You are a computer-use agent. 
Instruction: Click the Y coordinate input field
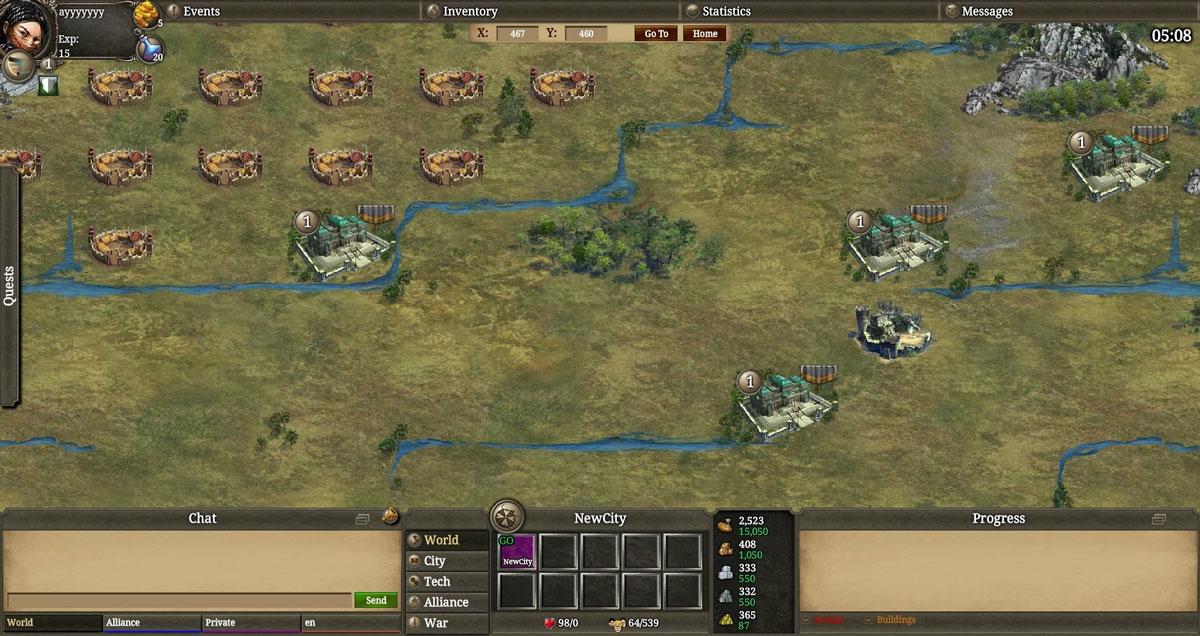[x=586, y=33]
